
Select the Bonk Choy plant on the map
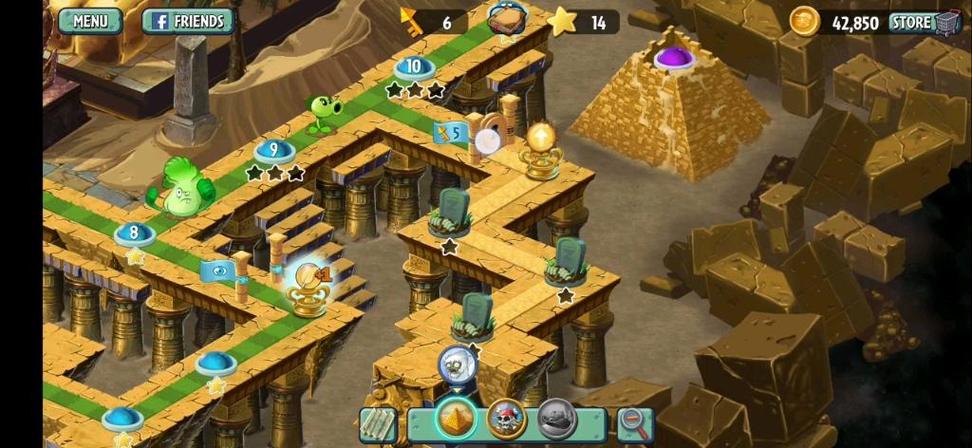(x=182, y=187)
